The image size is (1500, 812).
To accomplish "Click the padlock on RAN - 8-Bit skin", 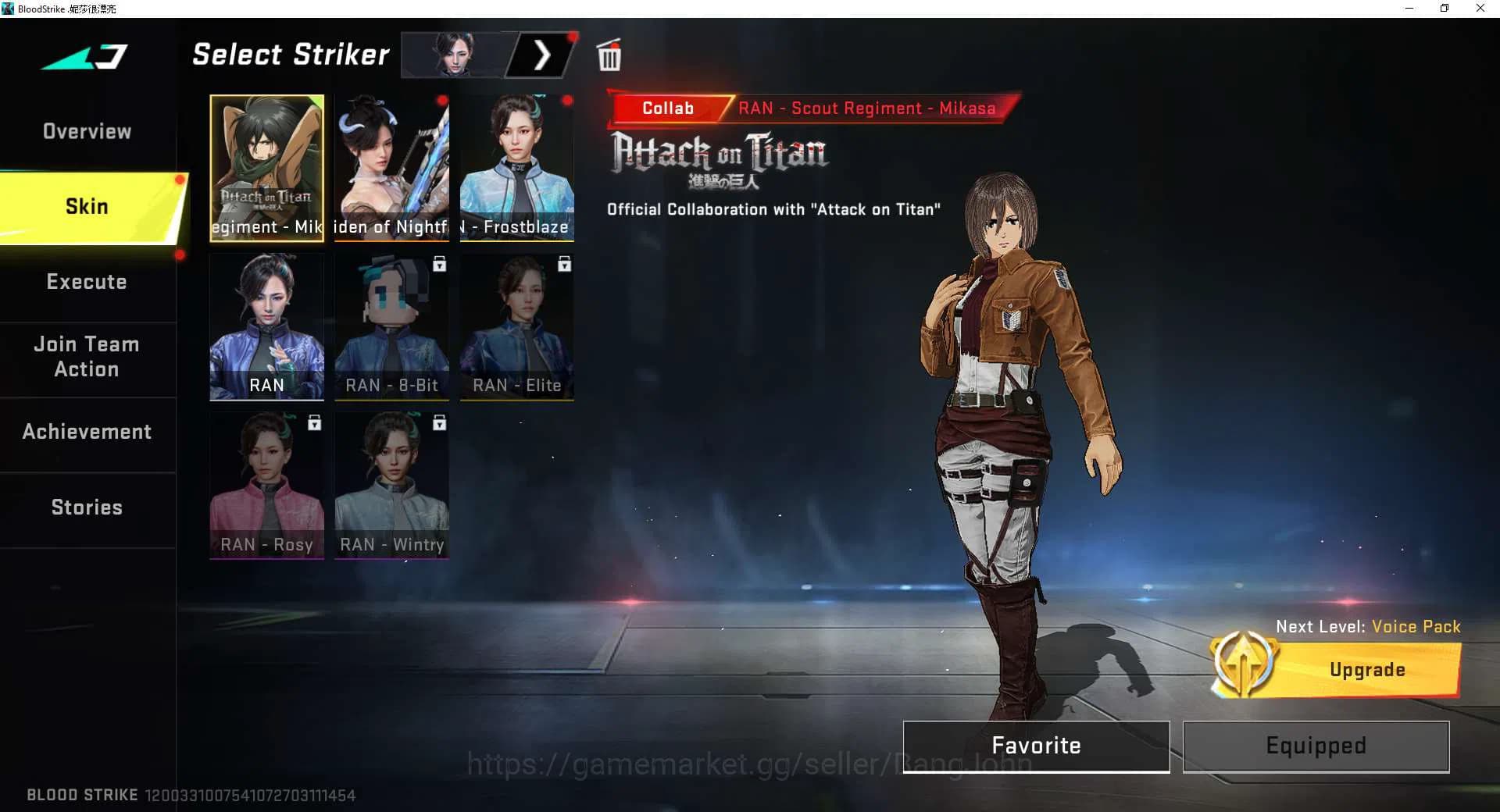I will [439, 265].
